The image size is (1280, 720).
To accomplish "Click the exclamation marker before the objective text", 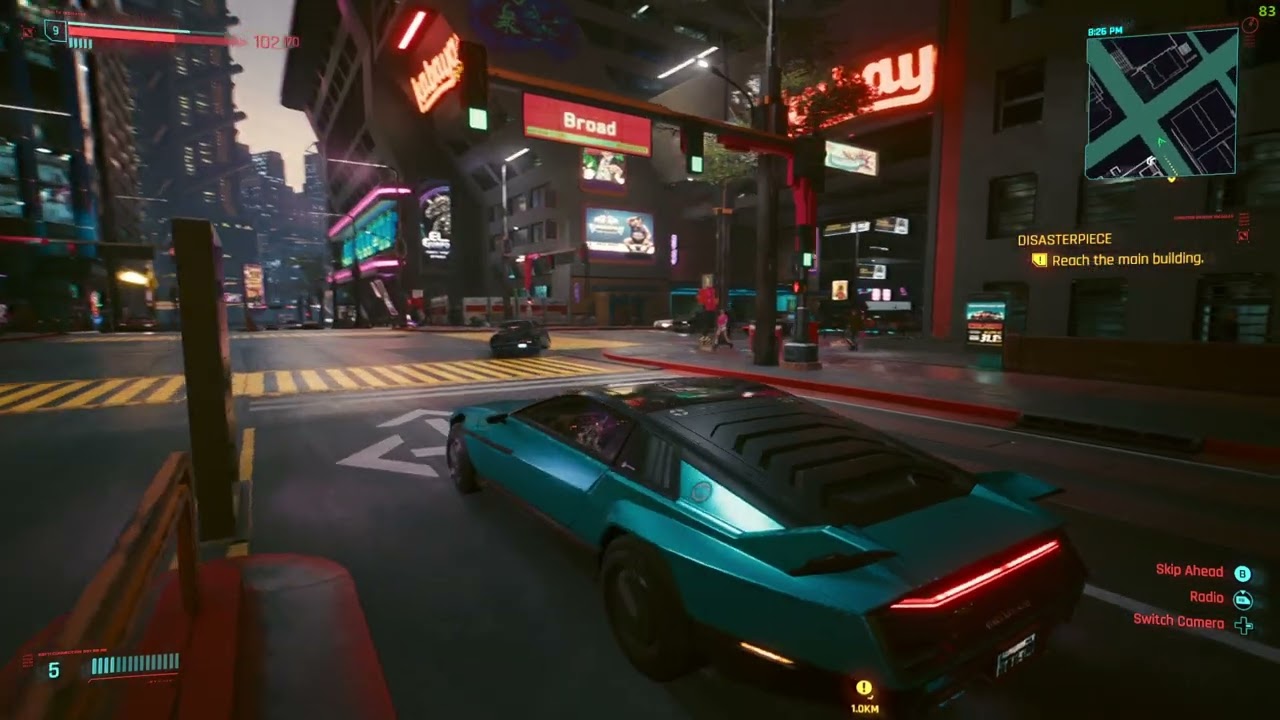I will coord(1038,258).
